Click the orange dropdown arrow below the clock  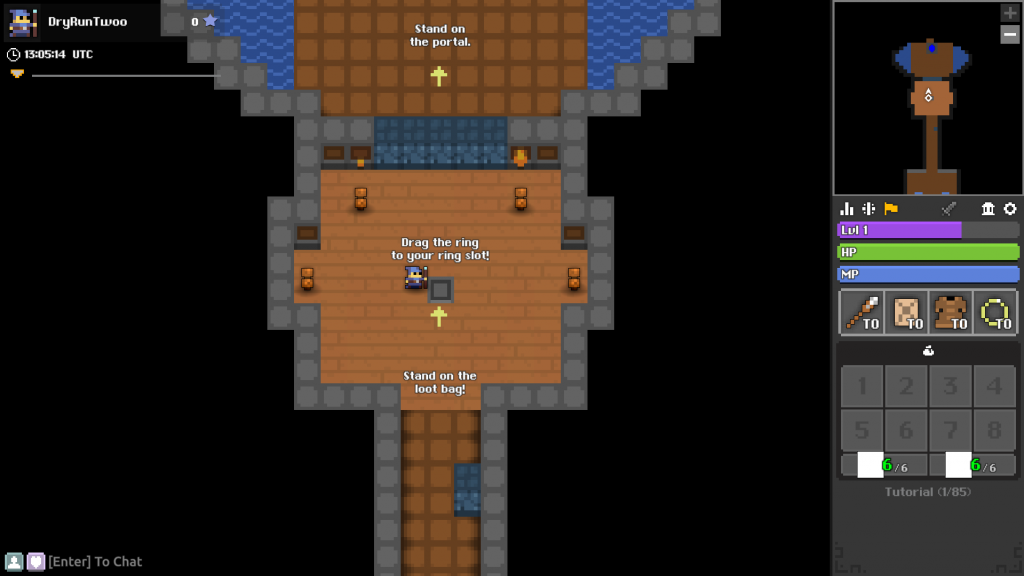point(17,74)
